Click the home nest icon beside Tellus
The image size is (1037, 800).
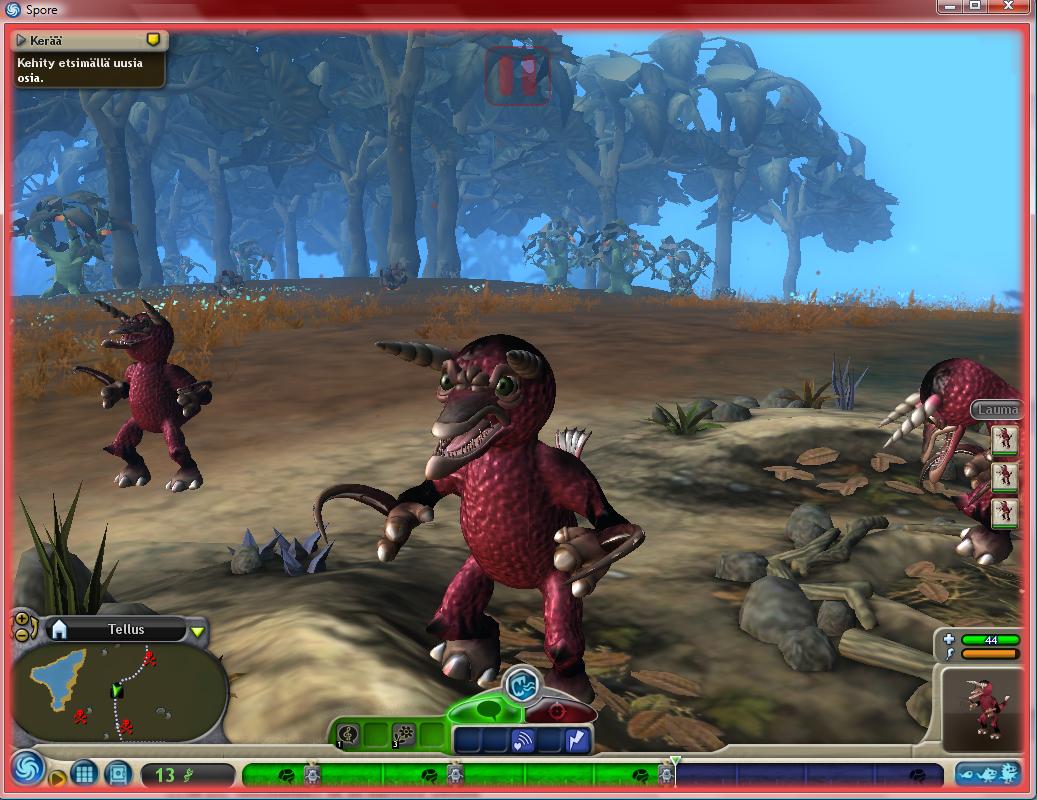pyautogui.click(x=59, y=629)
